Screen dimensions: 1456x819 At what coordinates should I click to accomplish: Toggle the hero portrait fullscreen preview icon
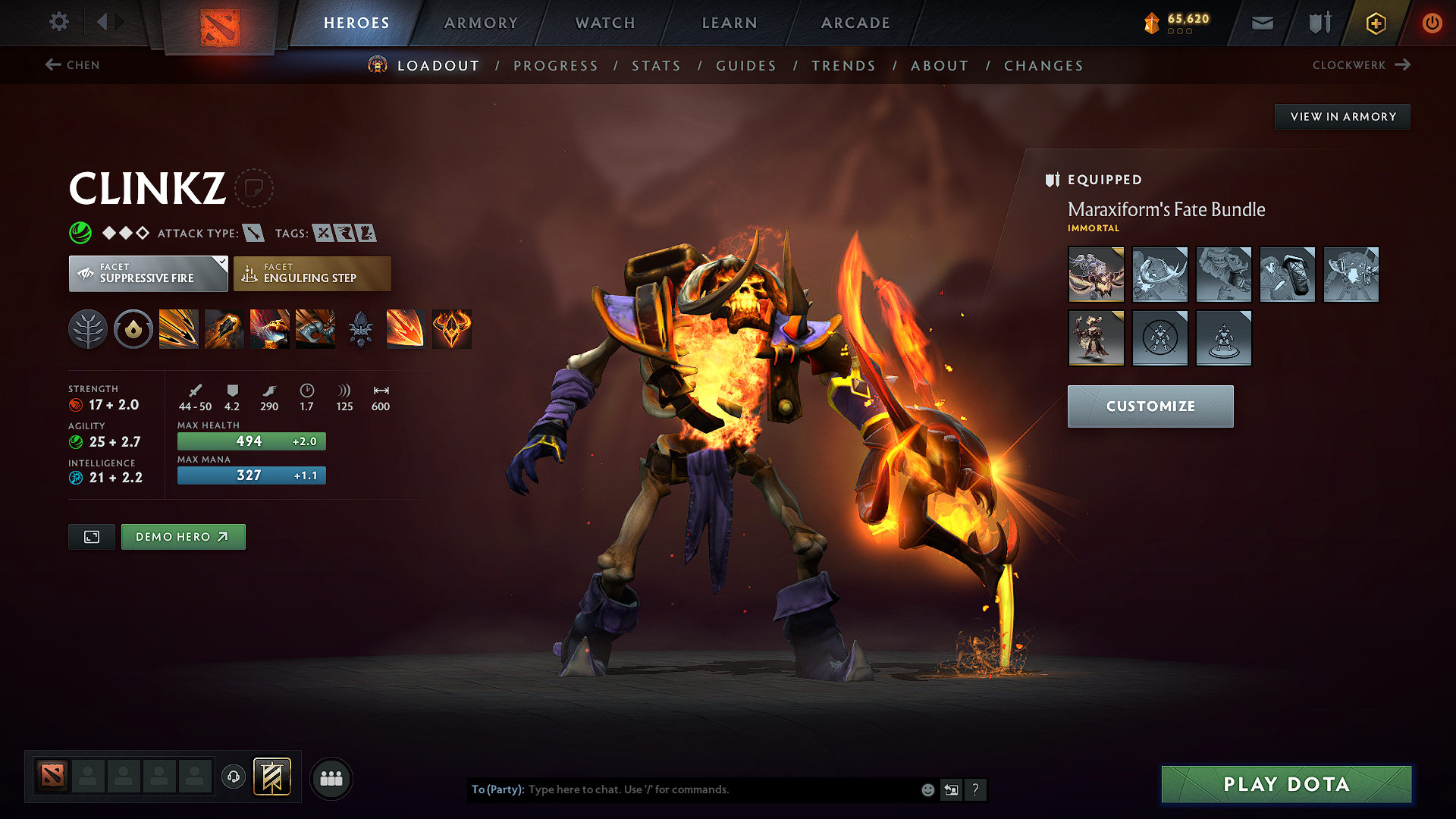91,536
